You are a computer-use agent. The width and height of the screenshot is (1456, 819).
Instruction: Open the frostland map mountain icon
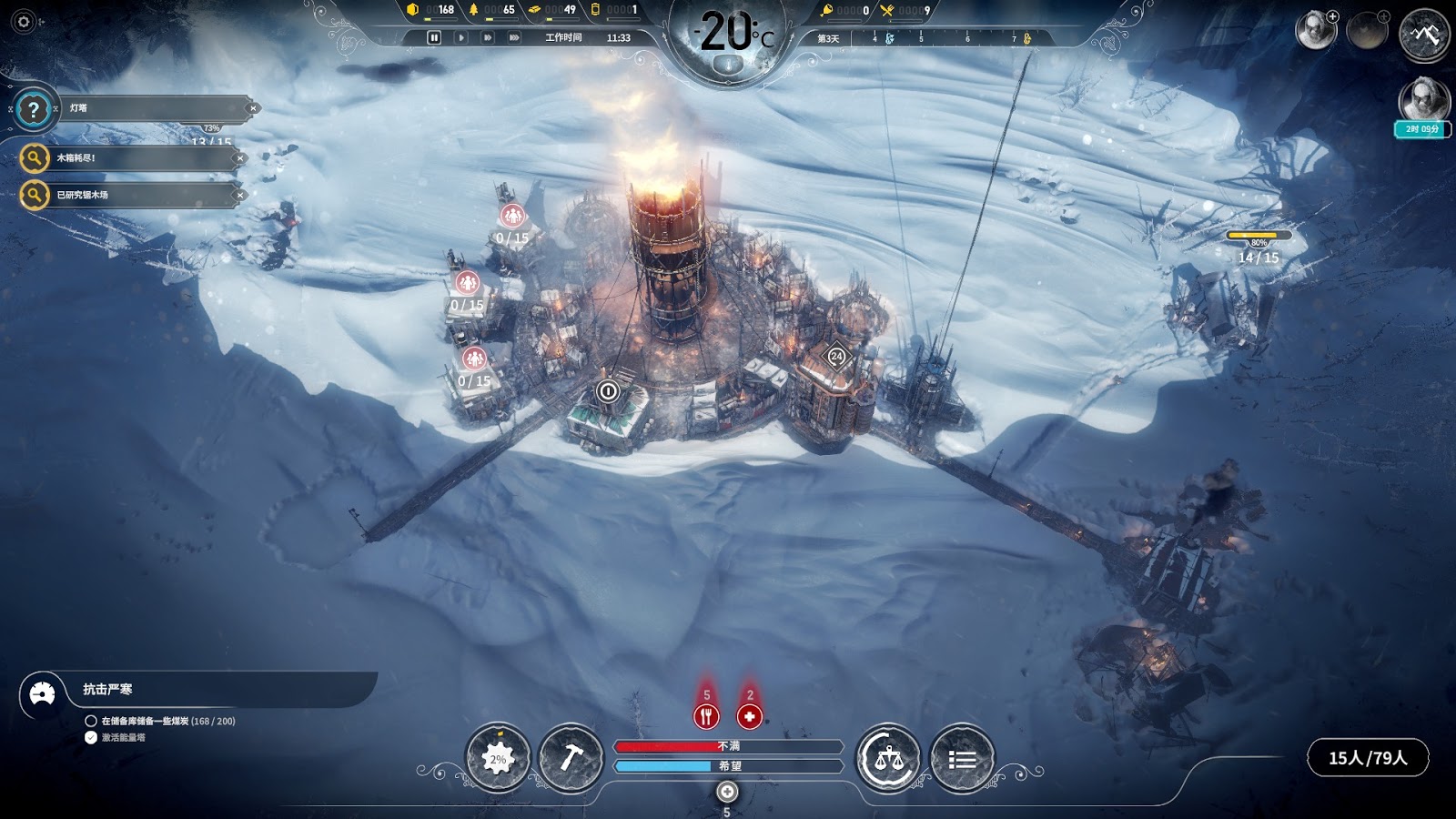pos(1424,35)
